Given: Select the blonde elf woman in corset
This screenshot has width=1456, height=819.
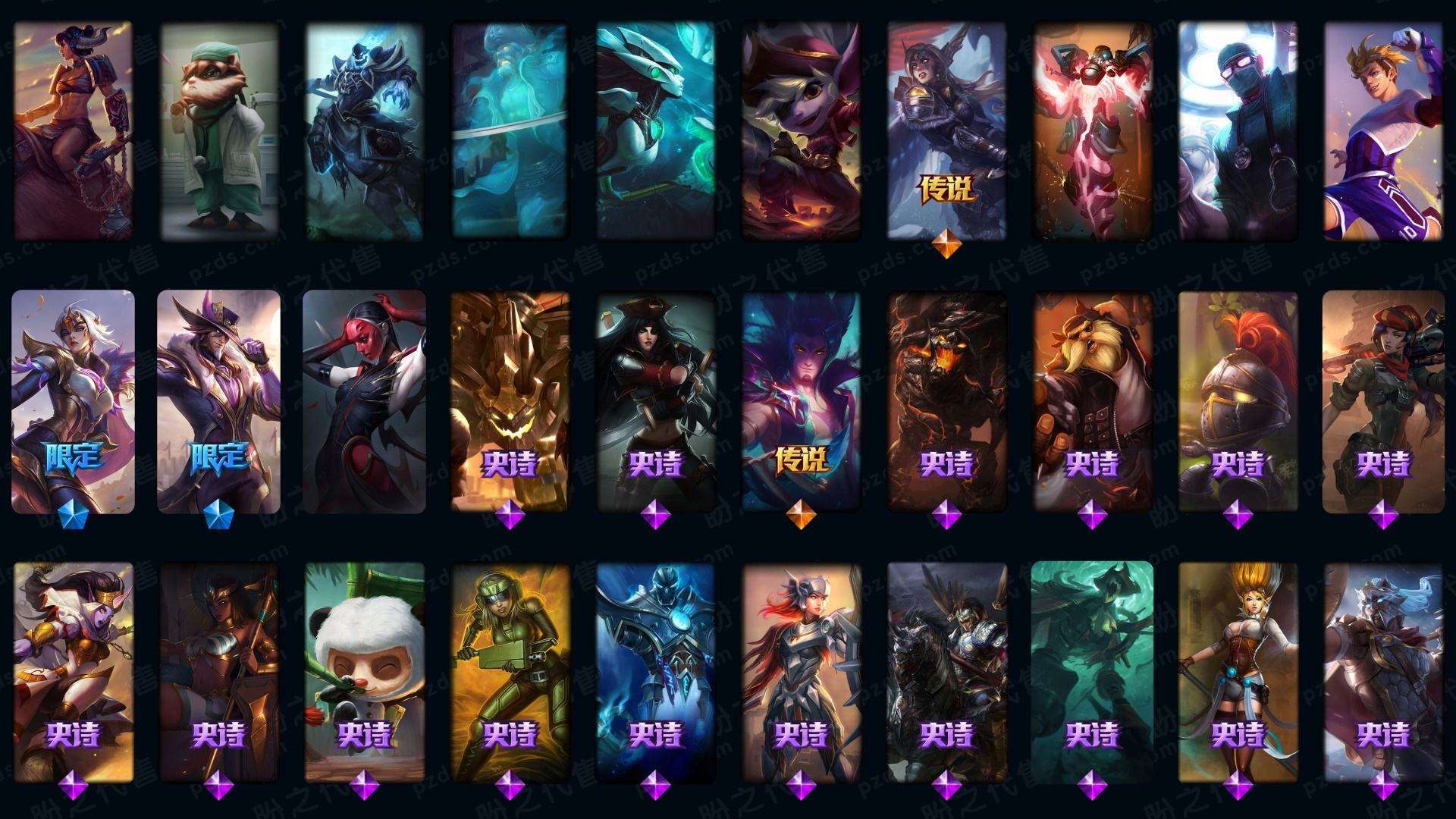Looking at the screenshot, I should (1238, 671).
